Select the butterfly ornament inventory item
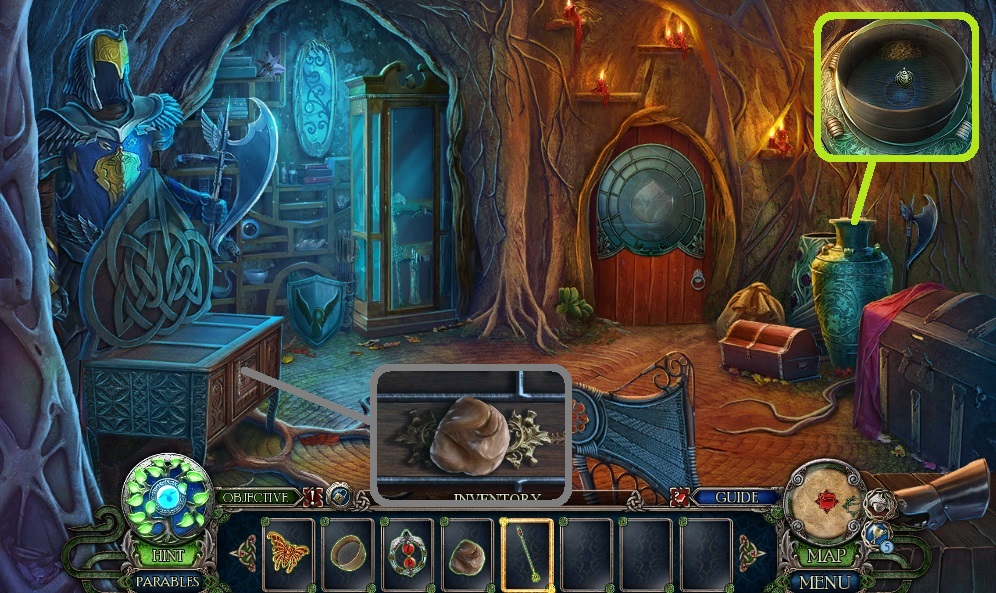 coord(288,553)
